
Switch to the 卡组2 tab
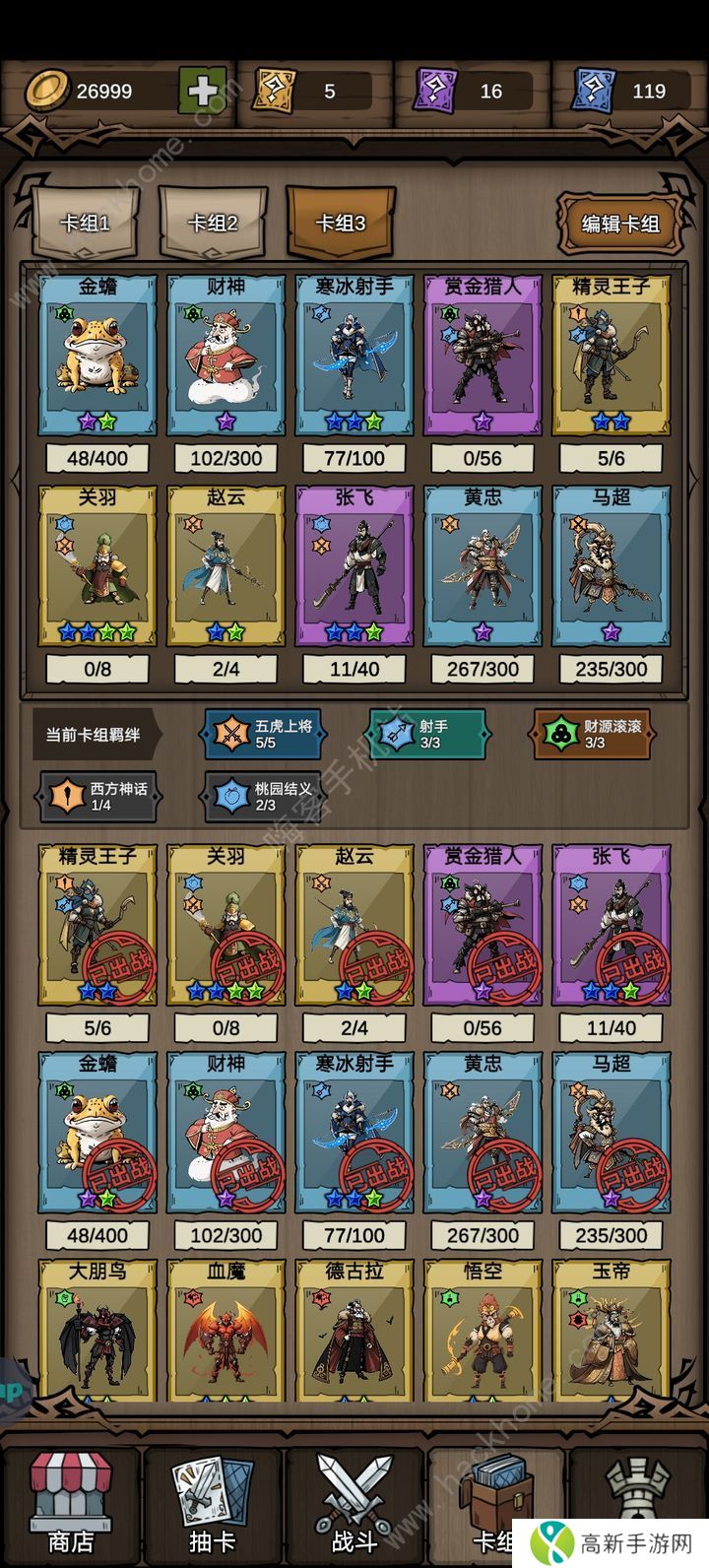(213, 223)
